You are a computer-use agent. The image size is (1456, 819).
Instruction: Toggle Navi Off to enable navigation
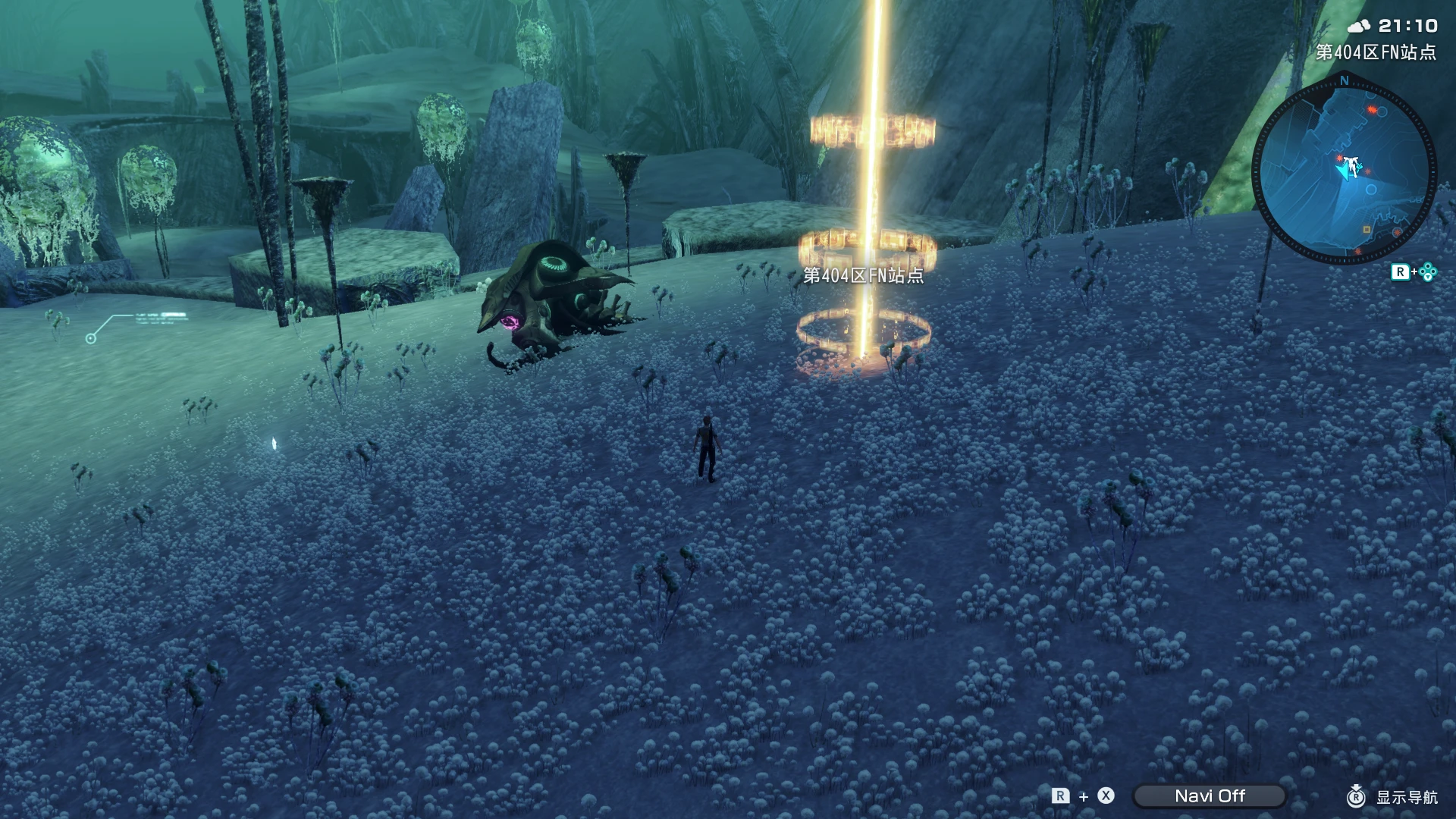pyautogui.click(x=1210, y=795)
